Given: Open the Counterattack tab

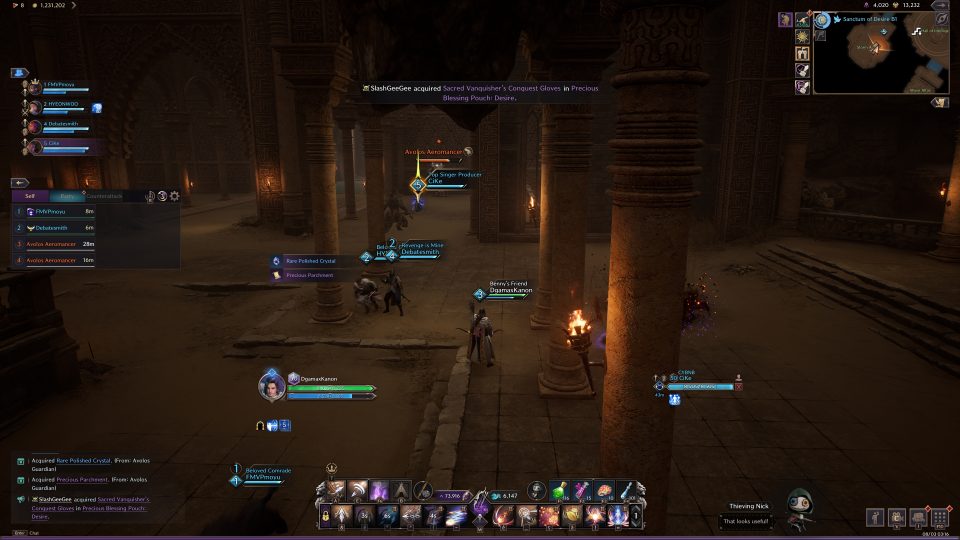Looking at the screenshot, I should pos(105,197).
